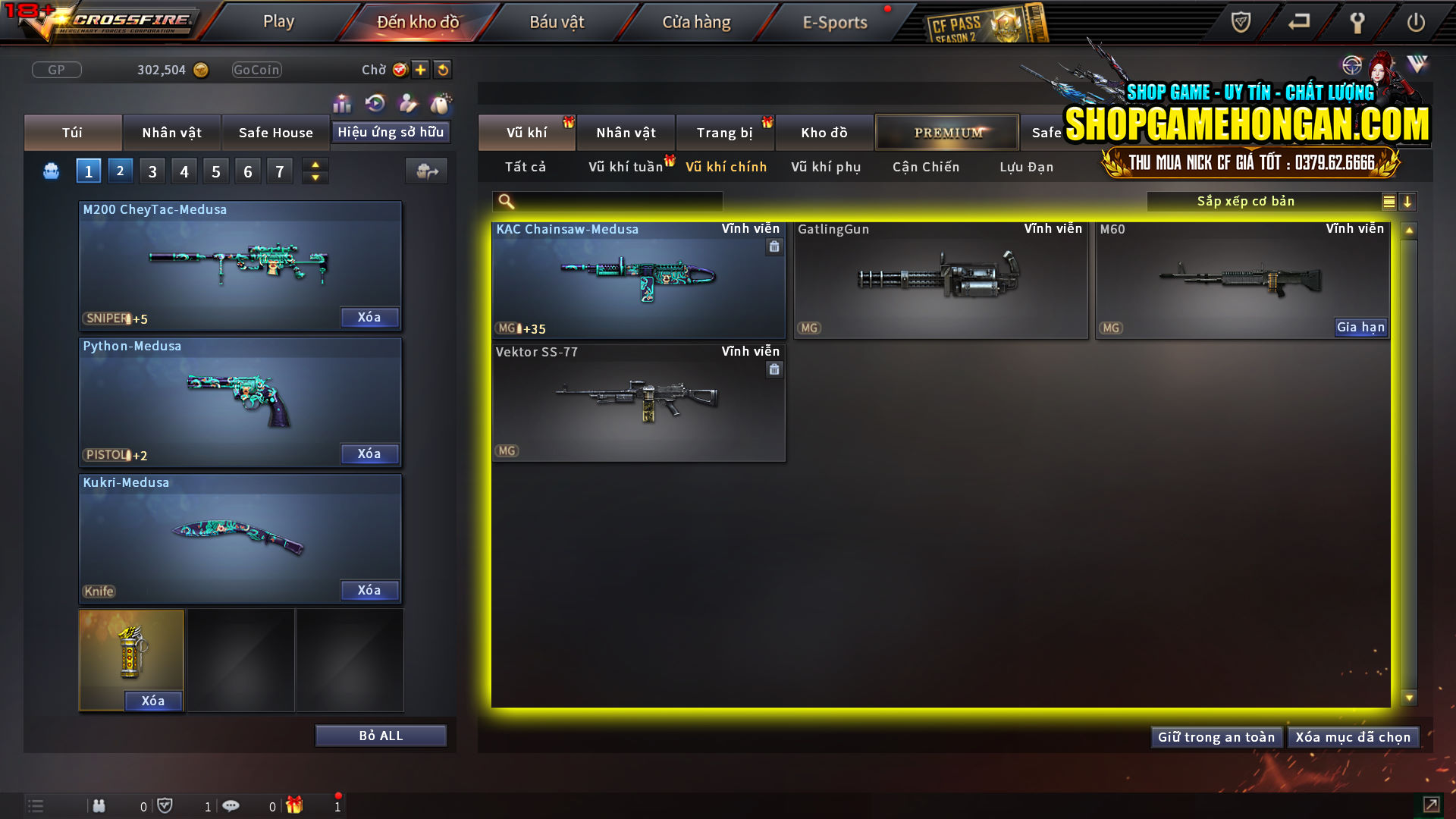Open the wrench settings icon at top right

coord(1357,22)
